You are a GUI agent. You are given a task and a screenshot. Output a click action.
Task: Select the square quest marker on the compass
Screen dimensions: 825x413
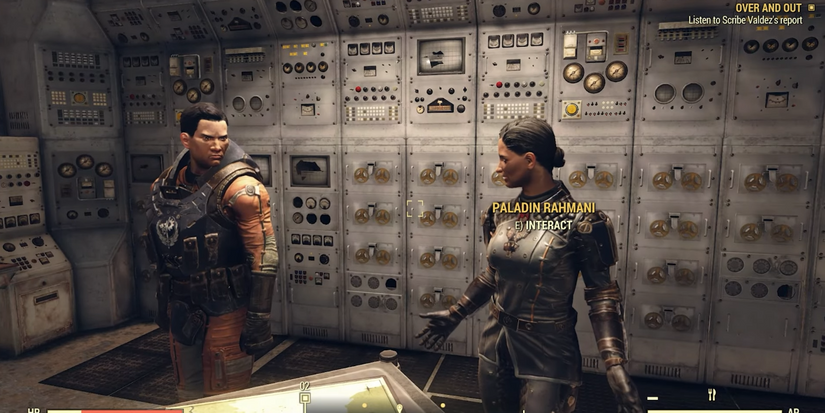(304, 397)
